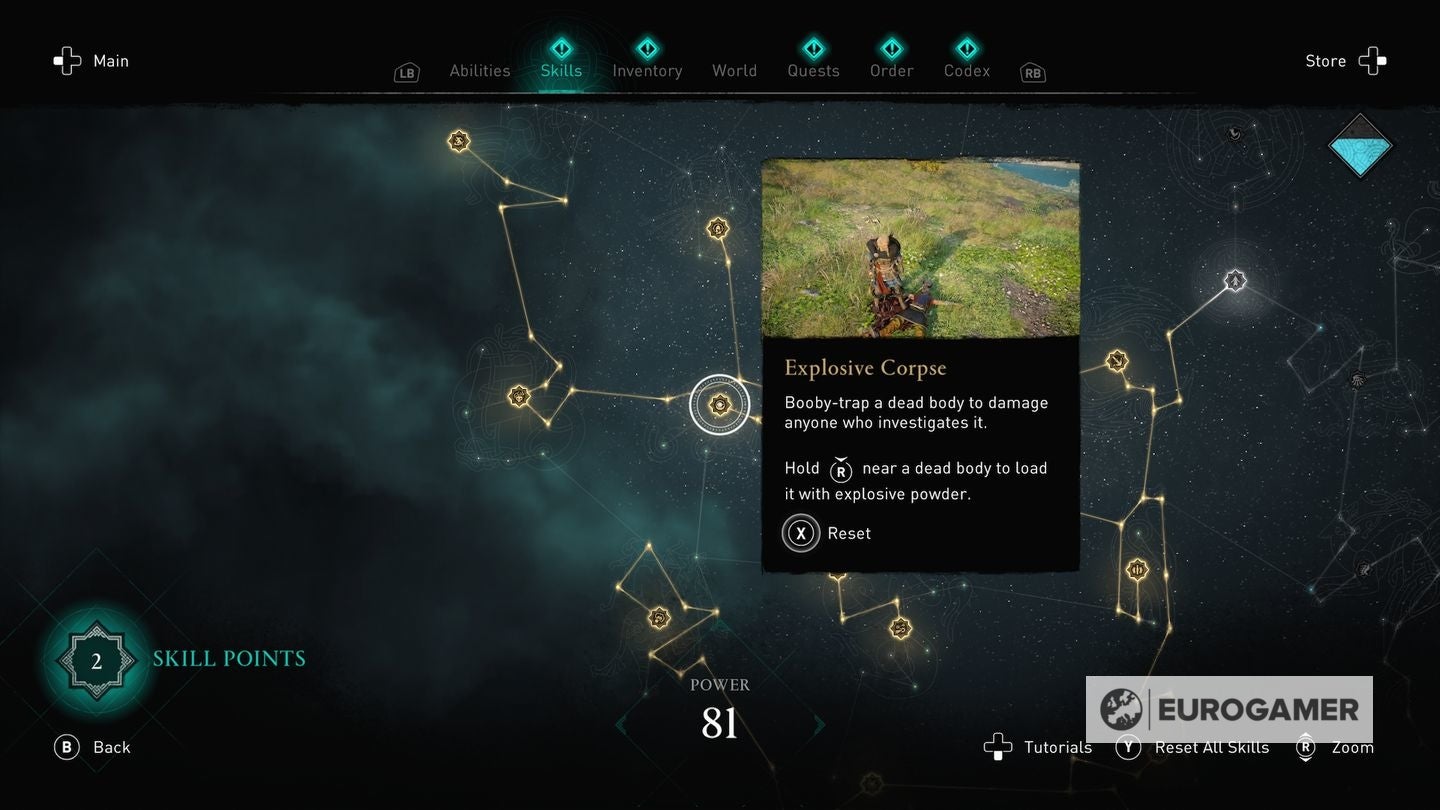The image size is (1440, 810).
Task: Click the Explosive Corpse preview image
Action: click(921, 248)
